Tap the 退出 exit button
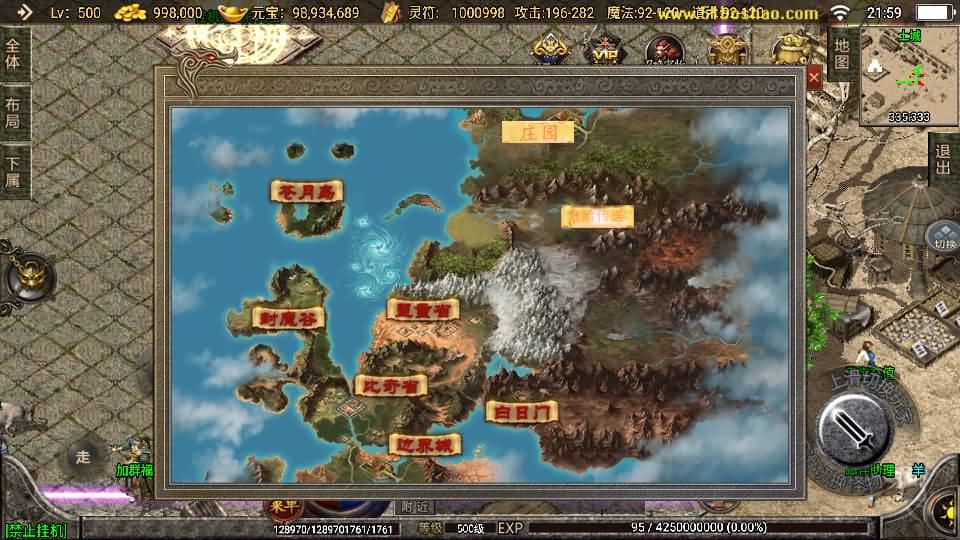This screenshot has width=960, height=540. tap(942, 159)
